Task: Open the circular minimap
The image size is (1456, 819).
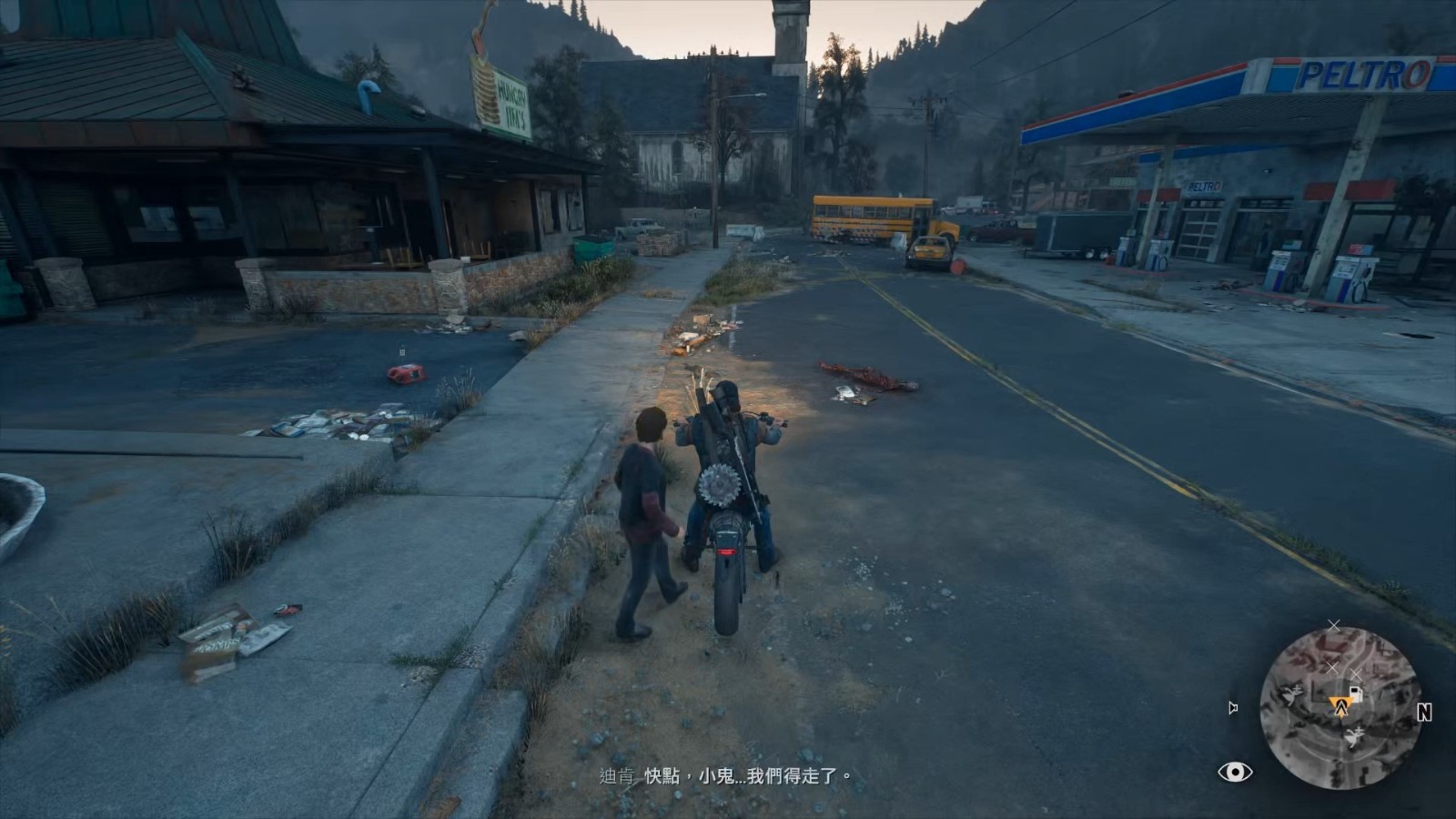Action: 1340,707
